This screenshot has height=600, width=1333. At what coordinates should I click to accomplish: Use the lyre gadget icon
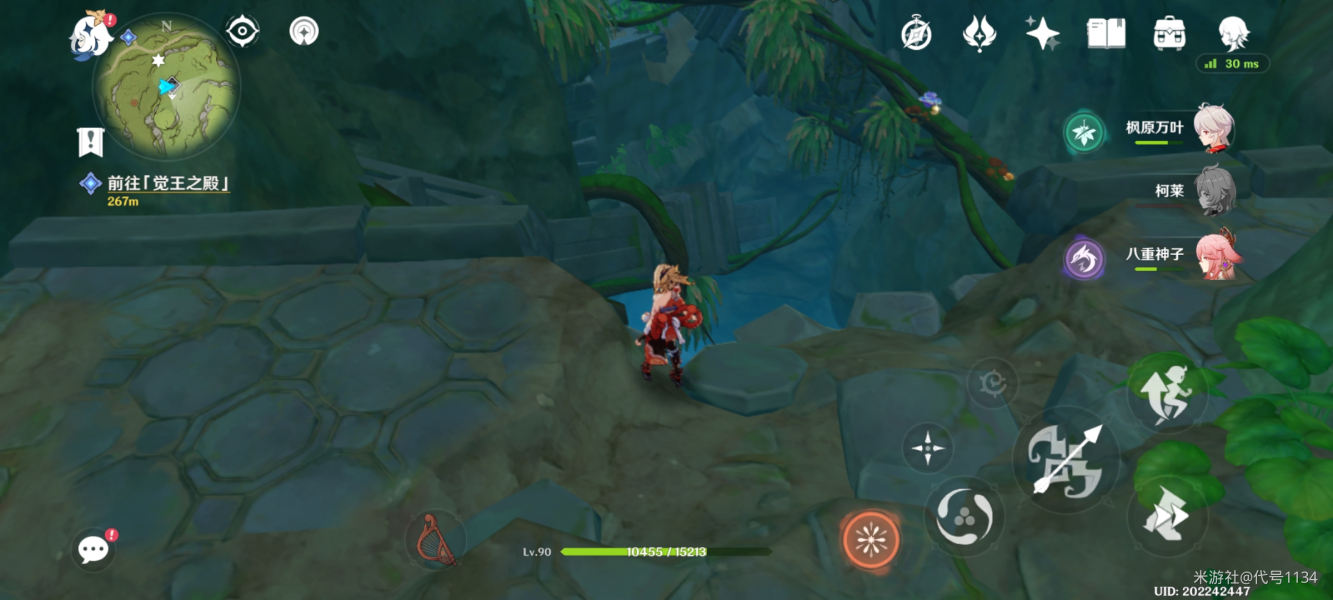pos(436,540)
